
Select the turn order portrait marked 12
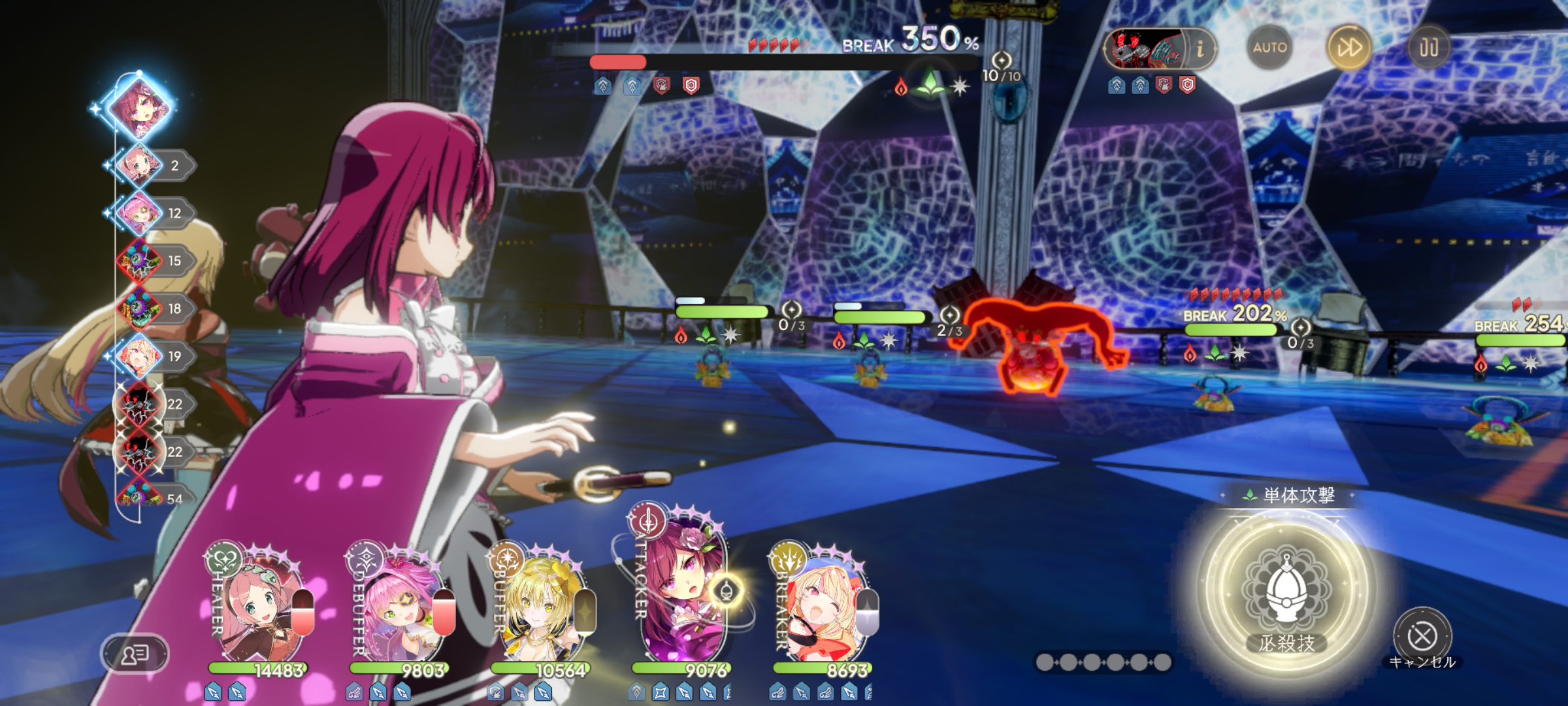(140, 213)
